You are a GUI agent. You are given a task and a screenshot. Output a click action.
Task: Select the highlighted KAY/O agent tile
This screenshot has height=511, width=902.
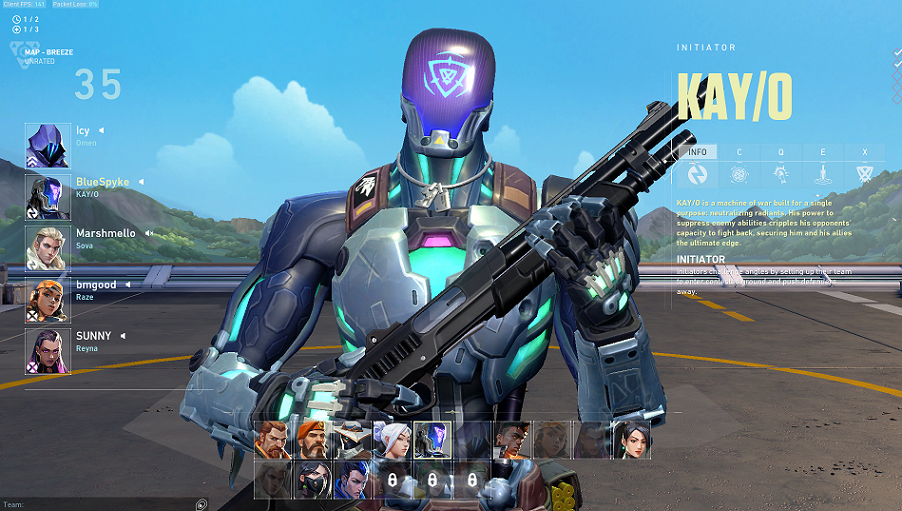tap(431, 440)
